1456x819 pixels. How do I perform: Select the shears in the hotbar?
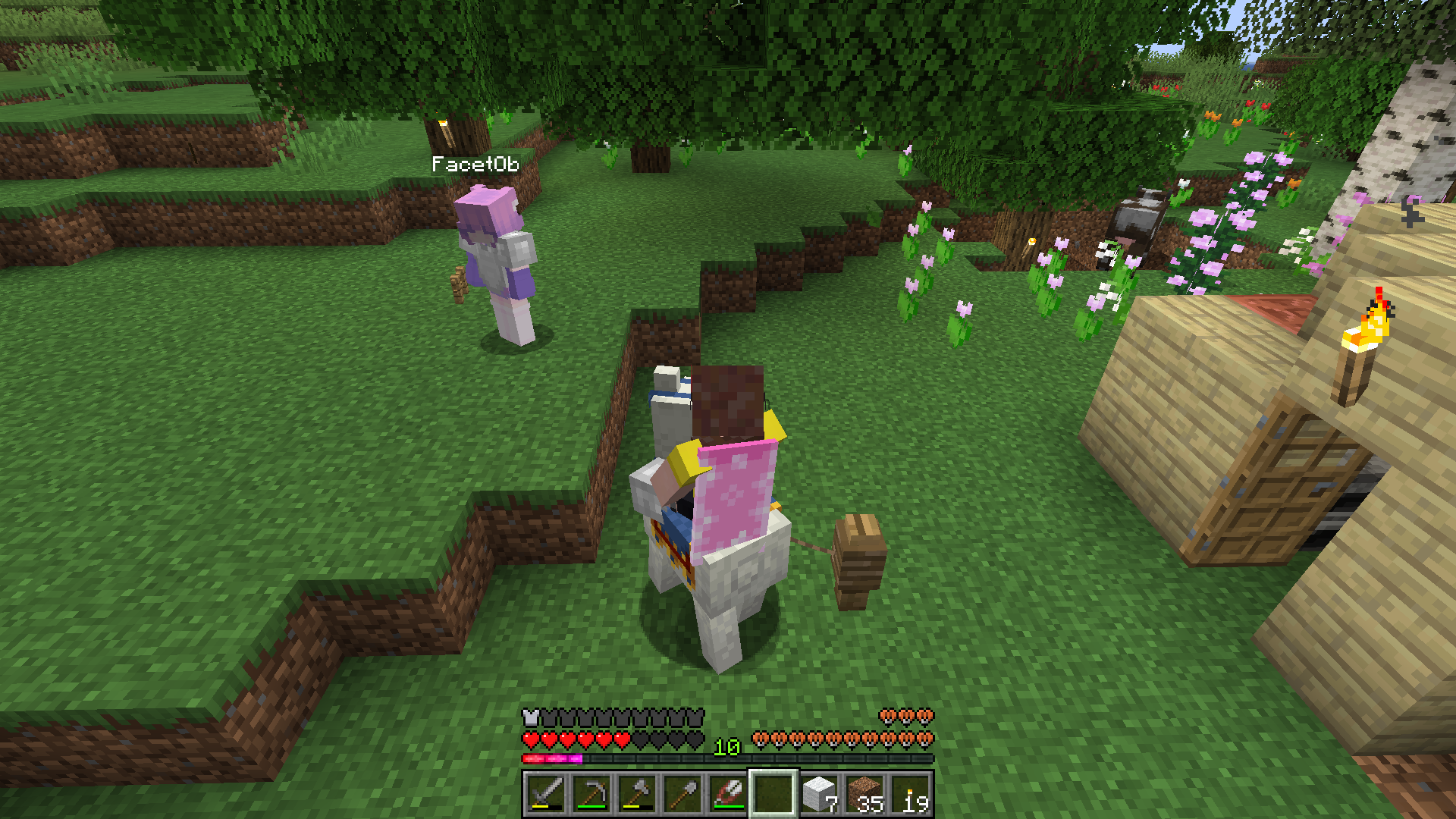[x=727, y=794]
